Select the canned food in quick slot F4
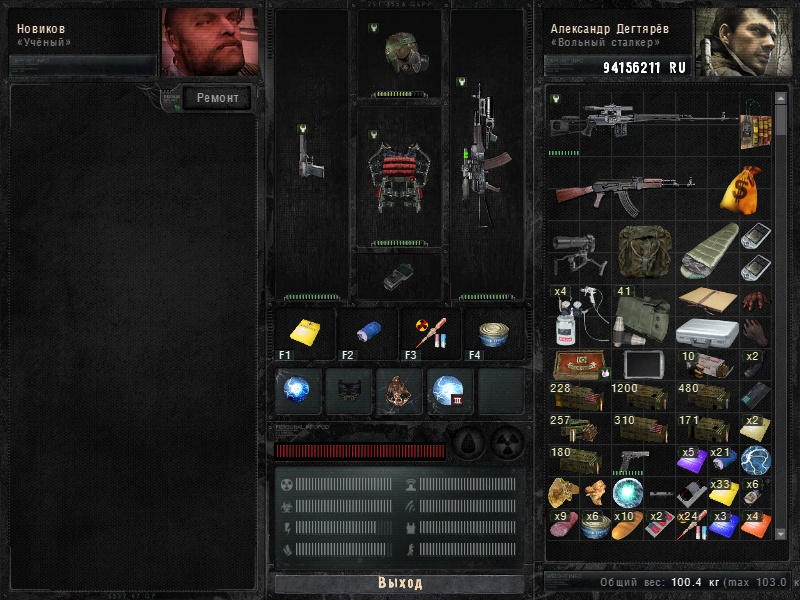This screenshot has width=800, height=600. (494, 333)
